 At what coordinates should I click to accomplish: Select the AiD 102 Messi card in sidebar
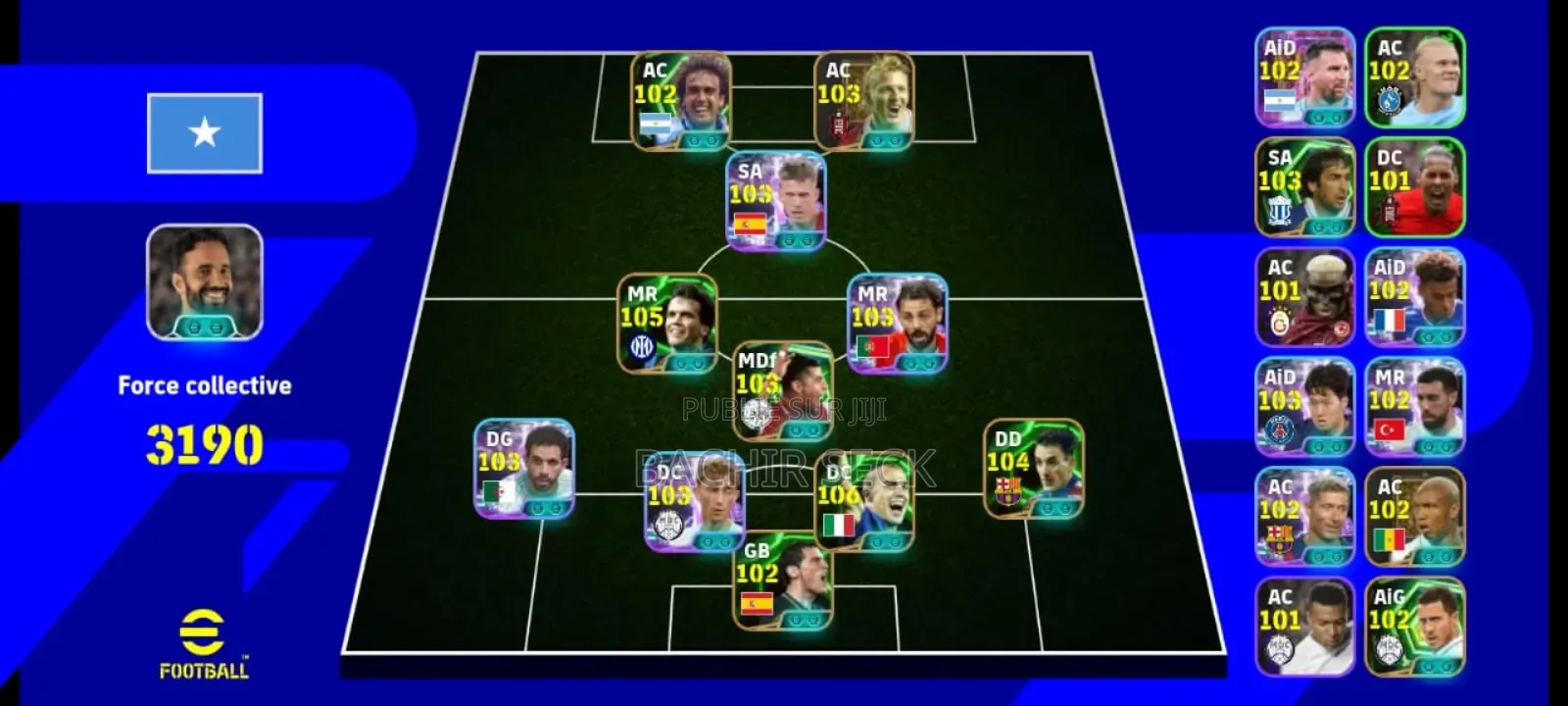1303,78
